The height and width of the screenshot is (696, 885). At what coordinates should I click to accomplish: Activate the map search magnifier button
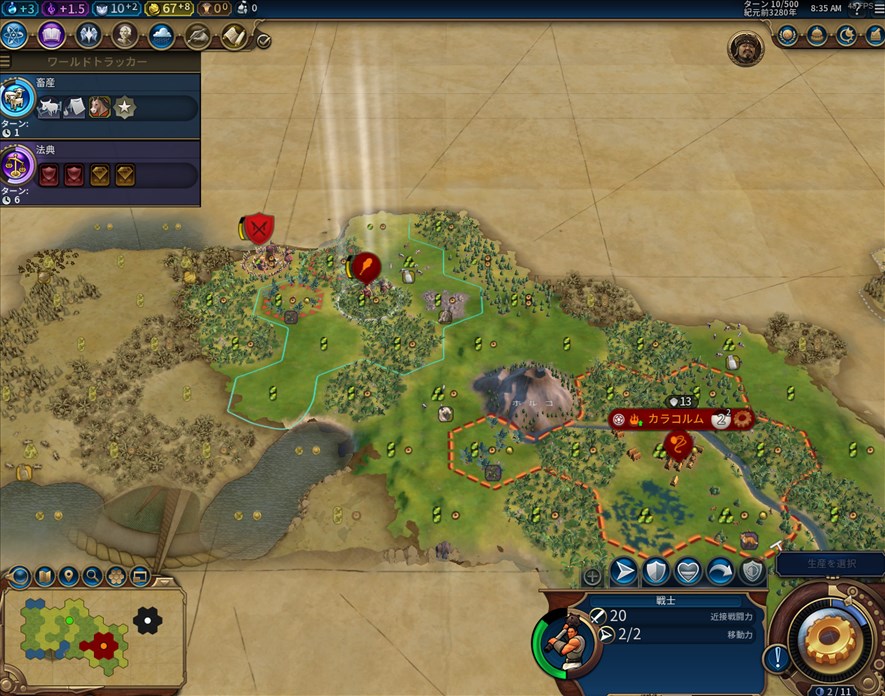[93, 576]
